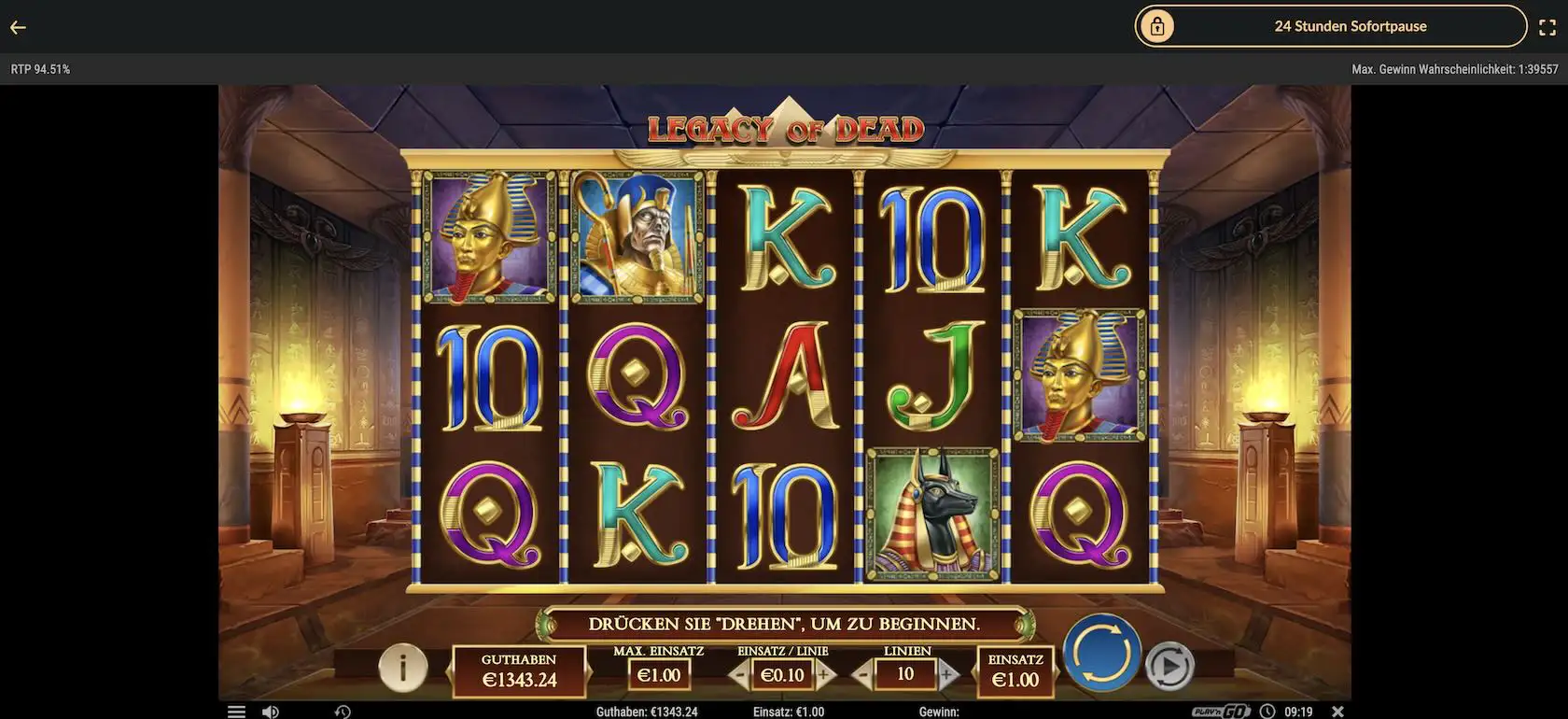
Task: Click the padlock icon next to Sofortpause
Action: [1159, 25]
